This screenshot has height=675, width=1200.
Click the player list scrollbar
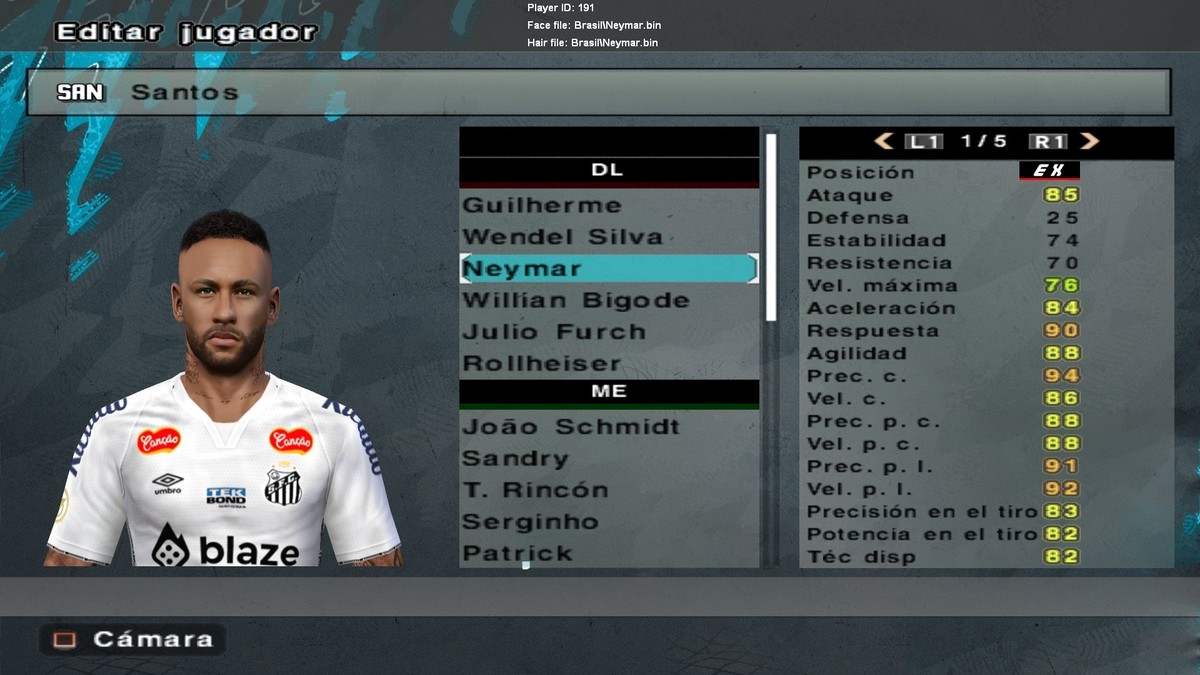point(771,228)
